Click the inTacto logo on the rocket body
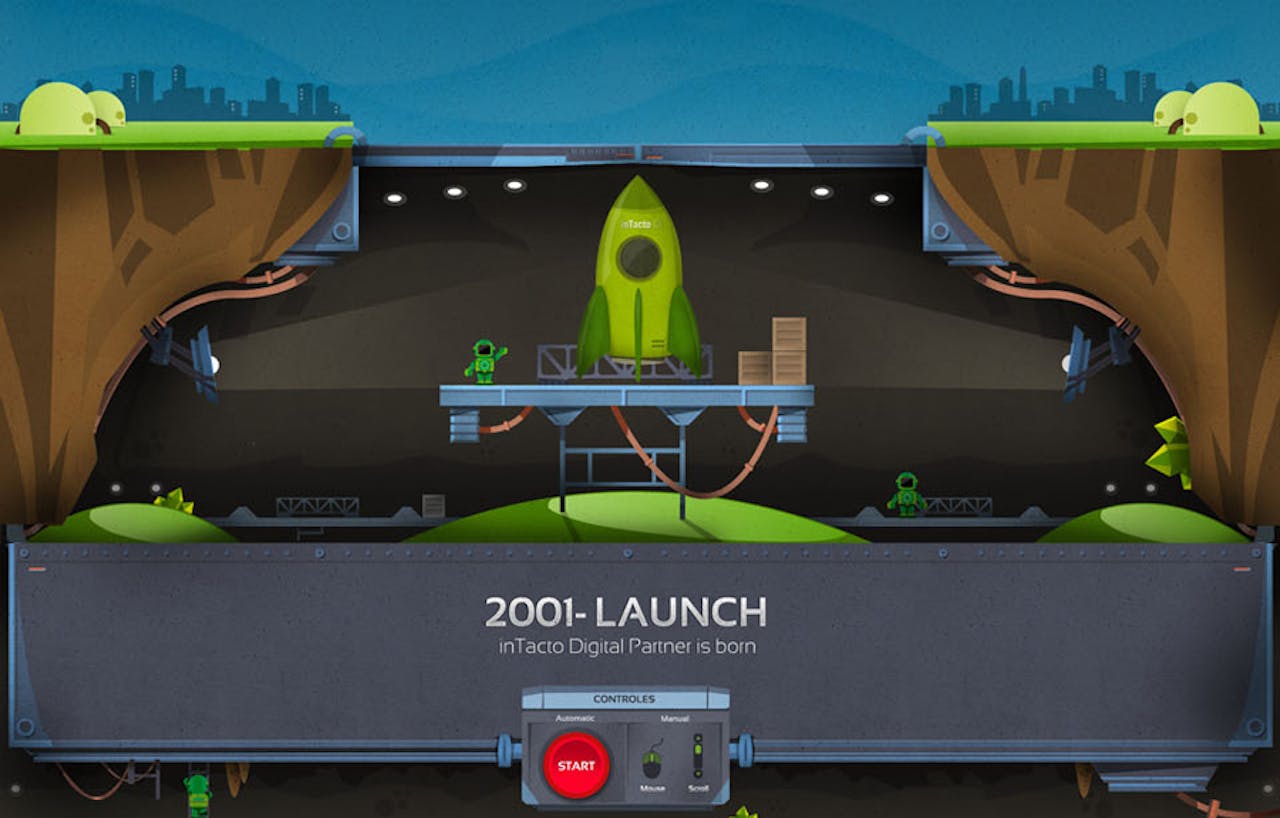The image size is (1280, 818). [x=637, y=225]
